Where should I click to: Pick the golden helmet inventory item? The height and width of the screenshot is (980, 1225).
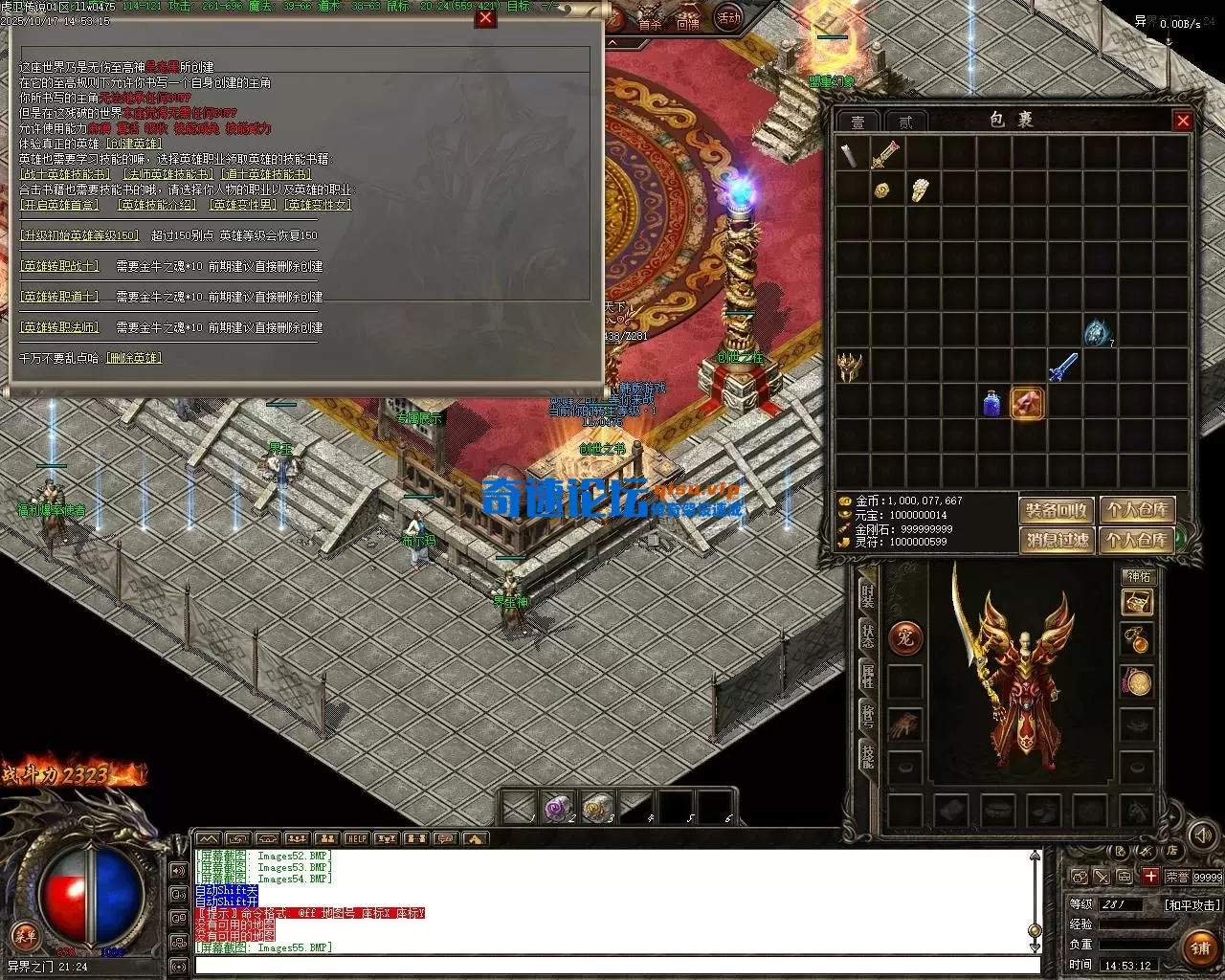coord(850,367)
